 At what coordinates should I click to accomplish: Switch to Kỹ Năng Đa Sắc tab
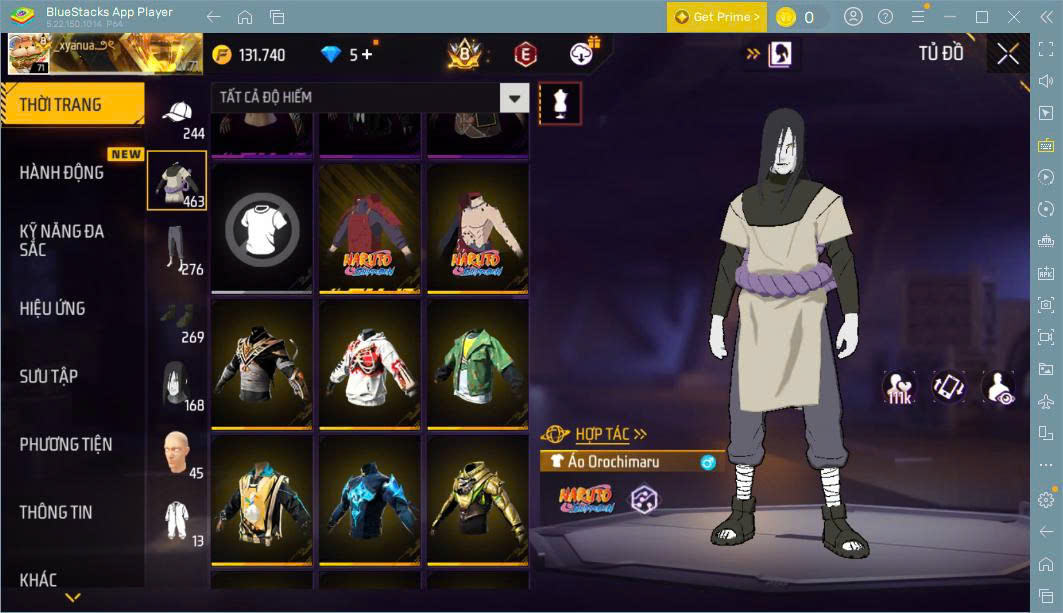click(62, 240)
